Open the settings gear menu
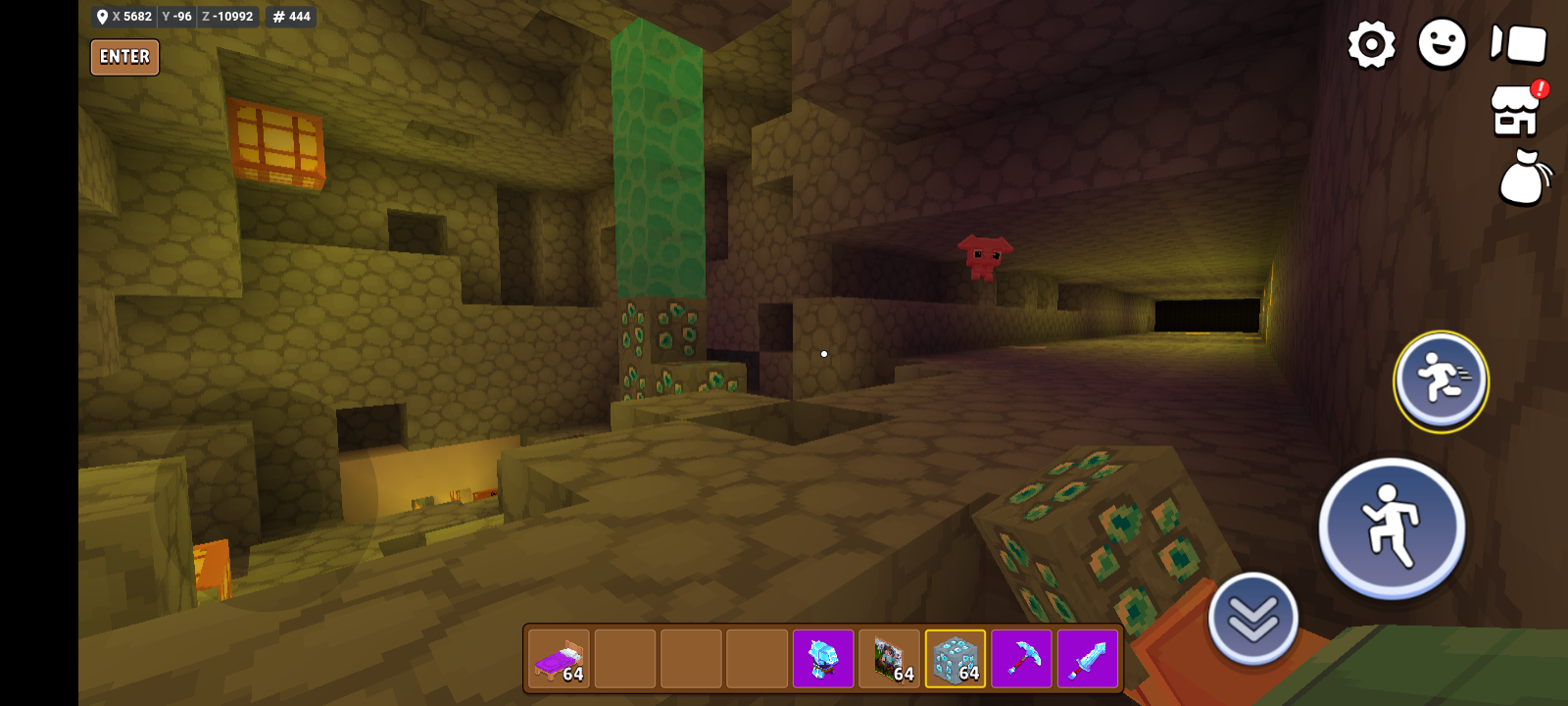This screenshot has width=1568, height=706. [1371, 44]
